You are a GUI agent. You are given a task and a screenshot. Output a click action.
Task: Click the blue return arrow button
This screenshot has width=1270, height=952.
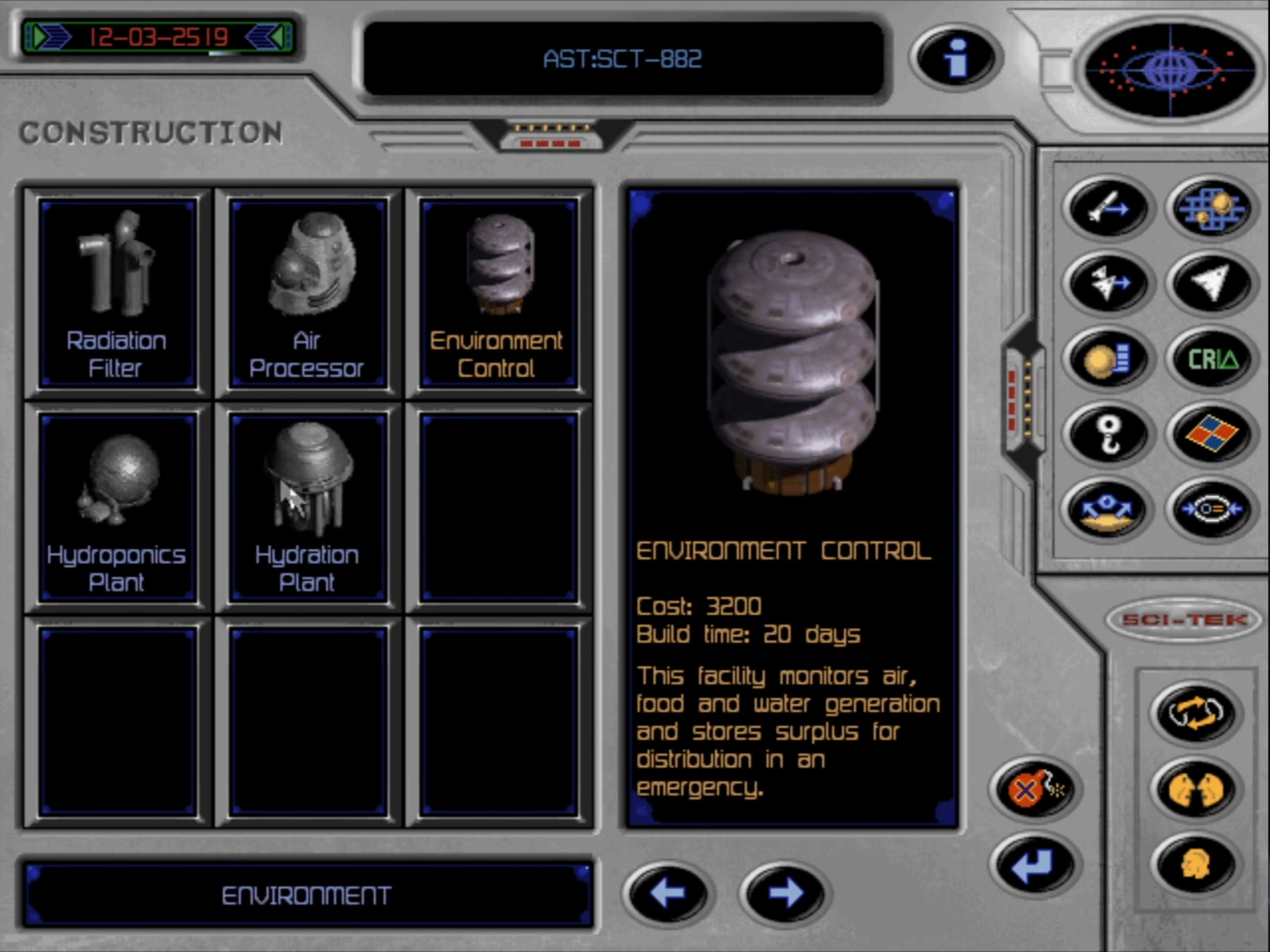pos(1034,865)
